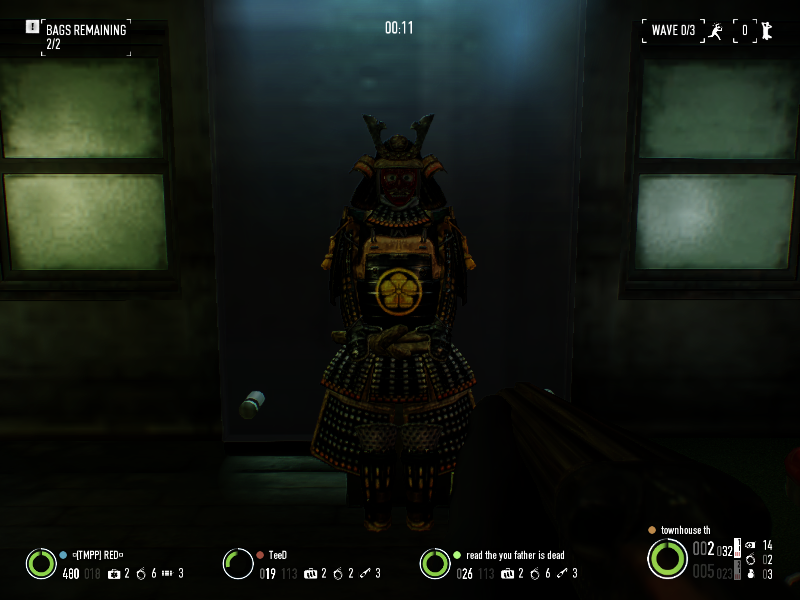Image resolution: width=800 pixels, height=600 pixels.
Task: Click the cable ties icon of 'read the you father is dead'
Action: pyautogui.click(x=563, y=573)
